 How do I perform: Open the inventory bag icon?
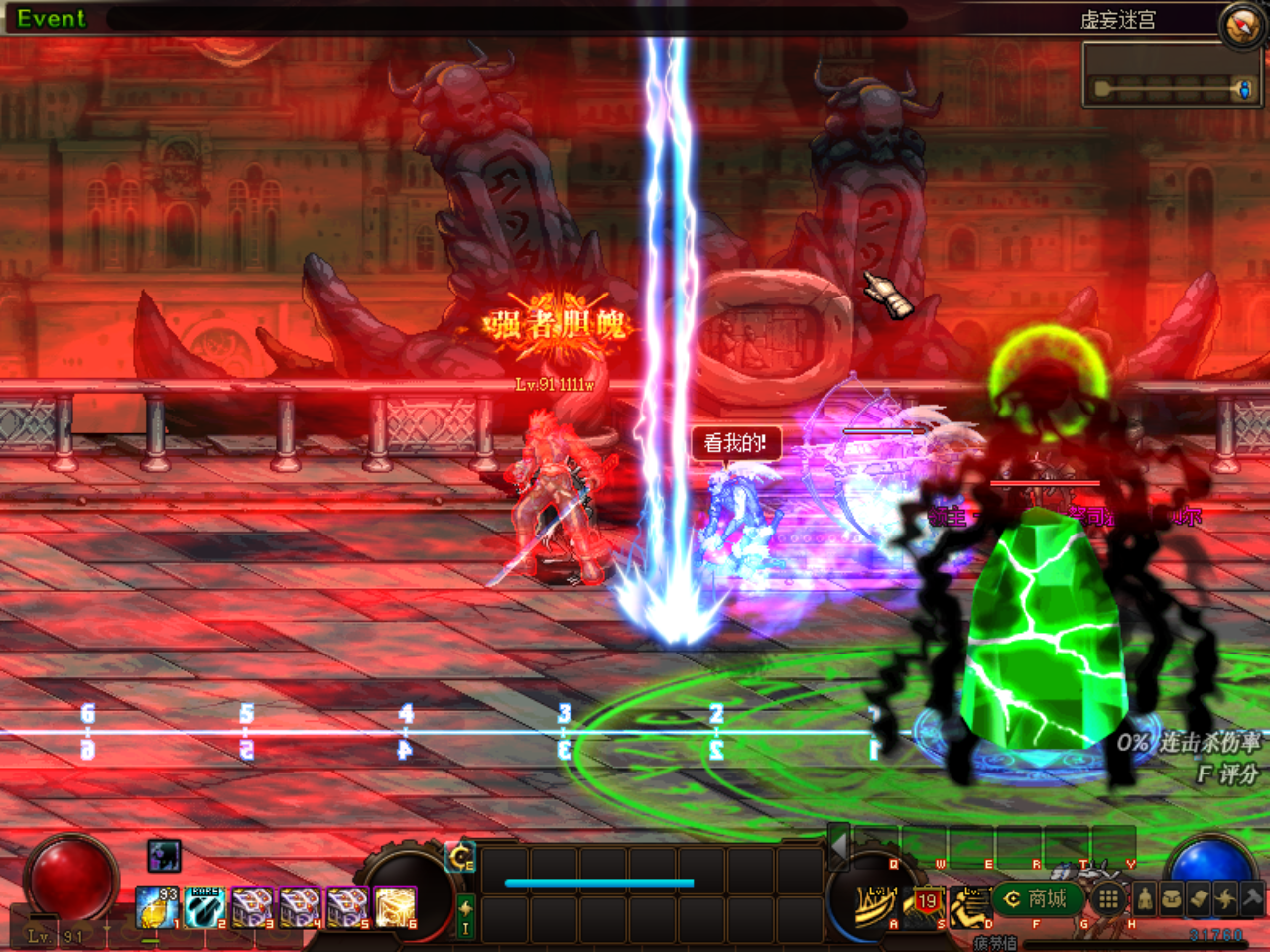coord(1173,898)
